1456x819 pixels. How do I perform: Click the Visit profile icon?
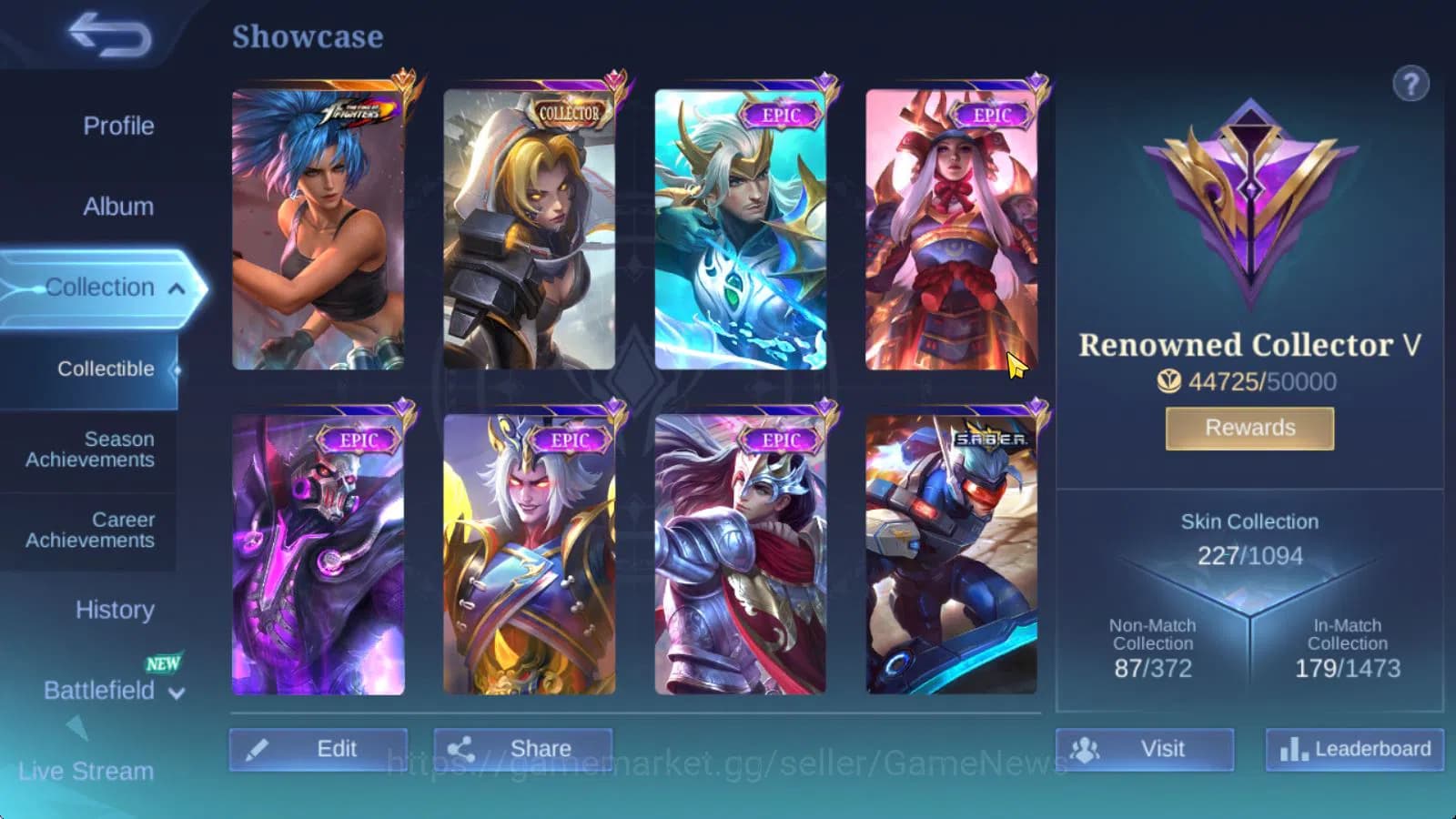[1086, 749]
